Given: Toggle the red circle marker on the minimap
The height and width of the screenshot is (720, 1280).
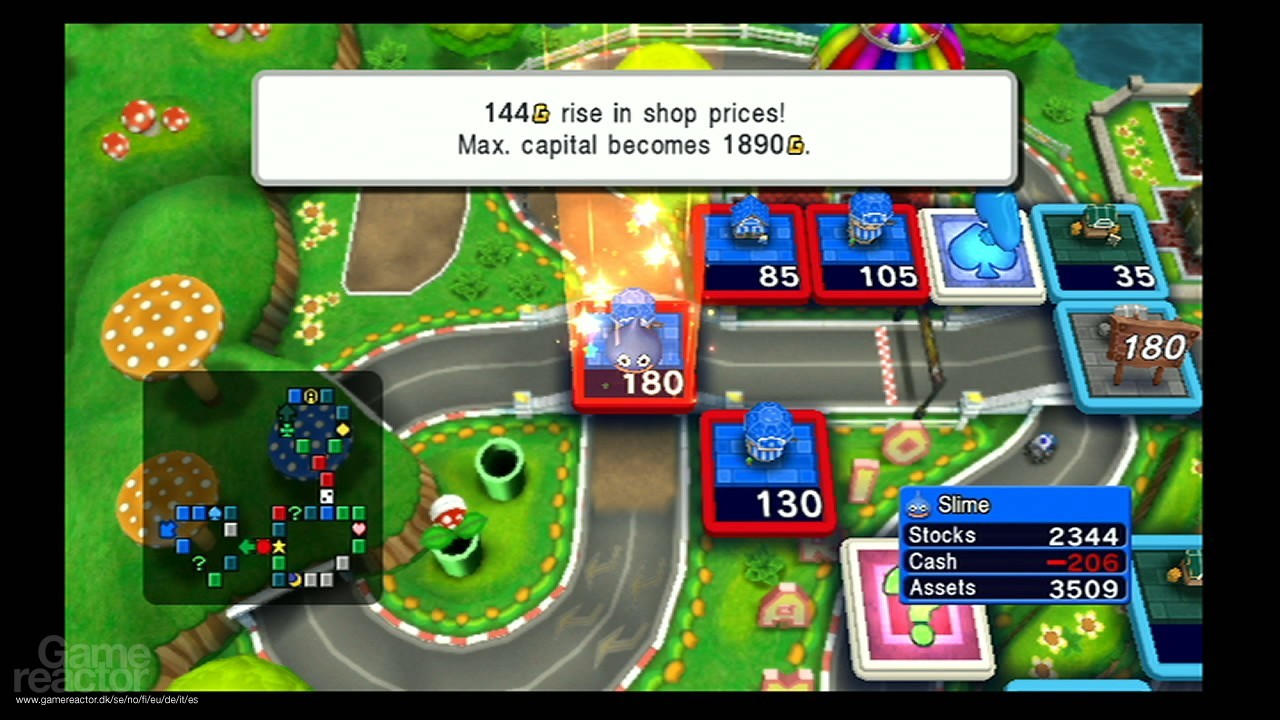Looking at the screenshot, I should click(264, 547).
